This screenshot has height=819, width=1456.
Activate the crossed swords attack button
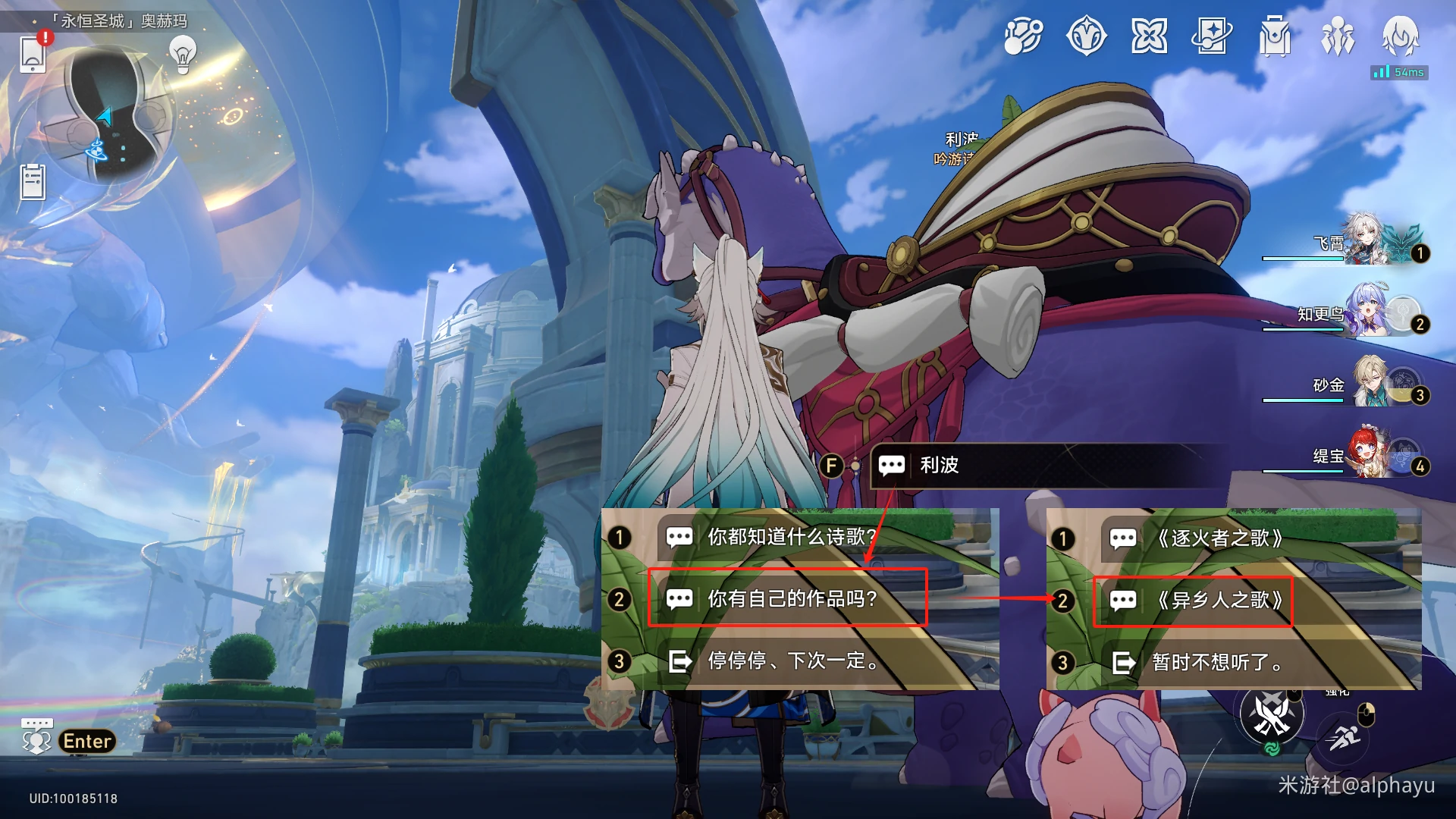1272,713
